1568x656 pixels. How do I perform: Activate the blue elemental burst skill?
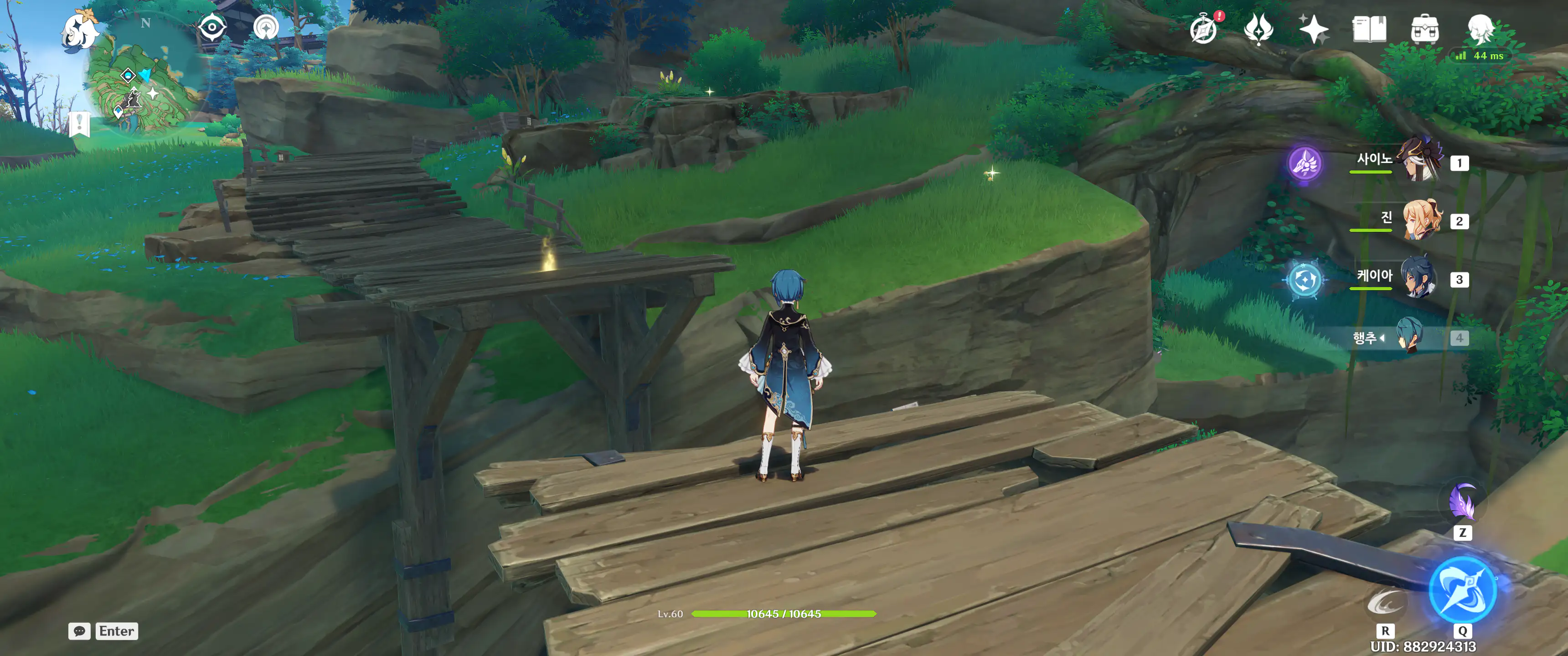[x=1462, y=591]
